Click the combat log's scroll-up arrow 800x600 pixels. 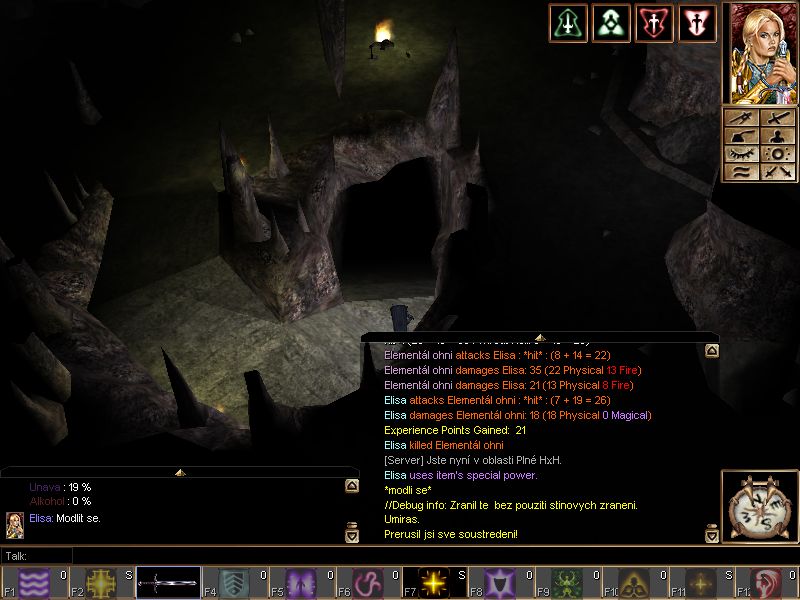pos(712,351)
